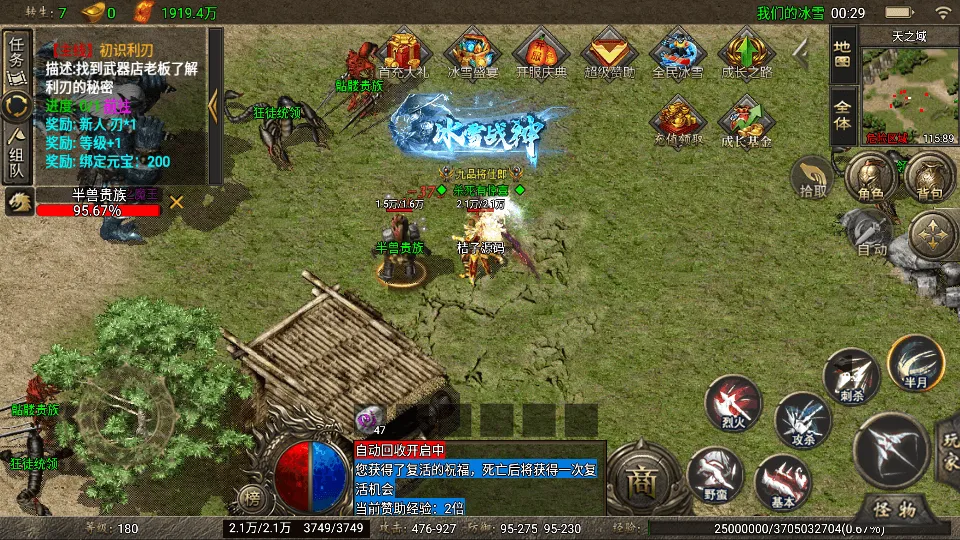The image size is (960, 540).
Task: Open the 成长基金 growth fund icon
Action: click(x=746, y=122)
